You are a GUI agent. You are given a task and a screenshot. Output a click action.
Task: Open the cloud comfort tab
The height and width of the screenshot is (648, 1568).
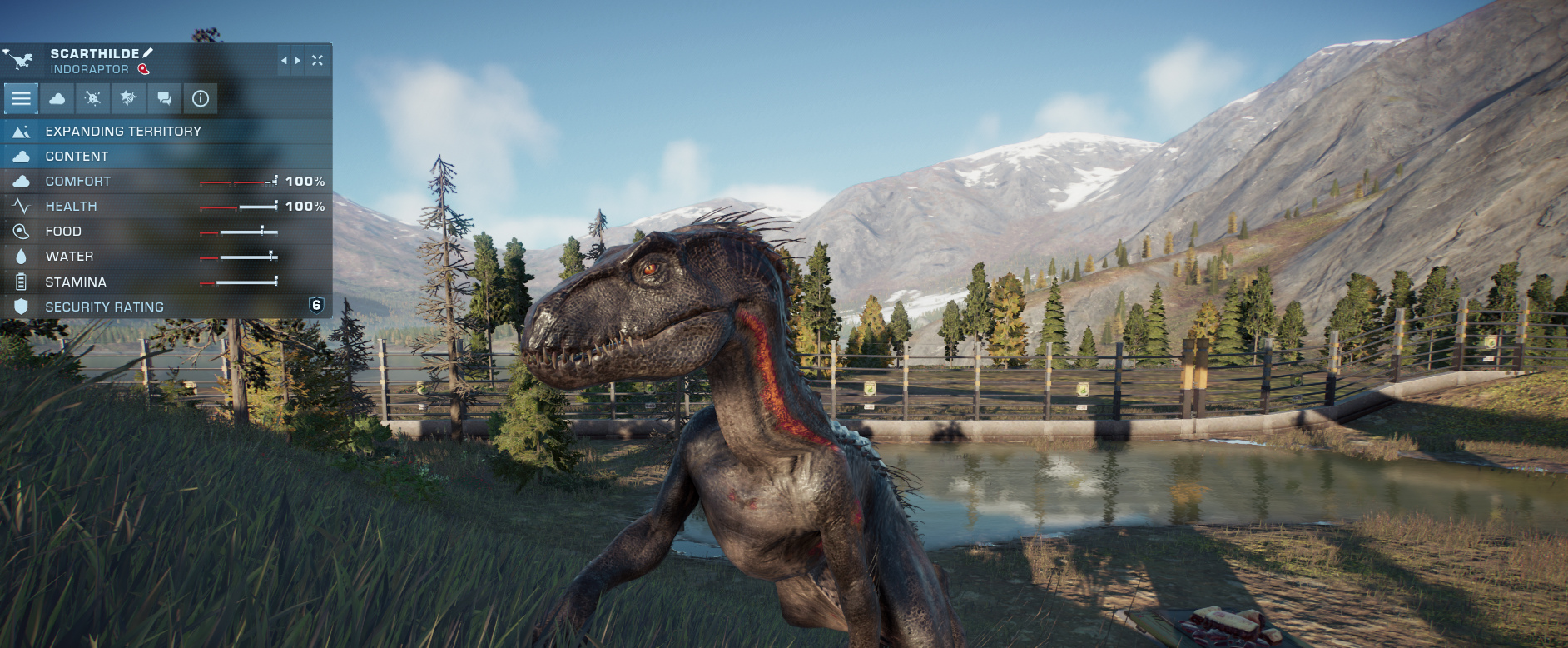(x=57, y=98)
